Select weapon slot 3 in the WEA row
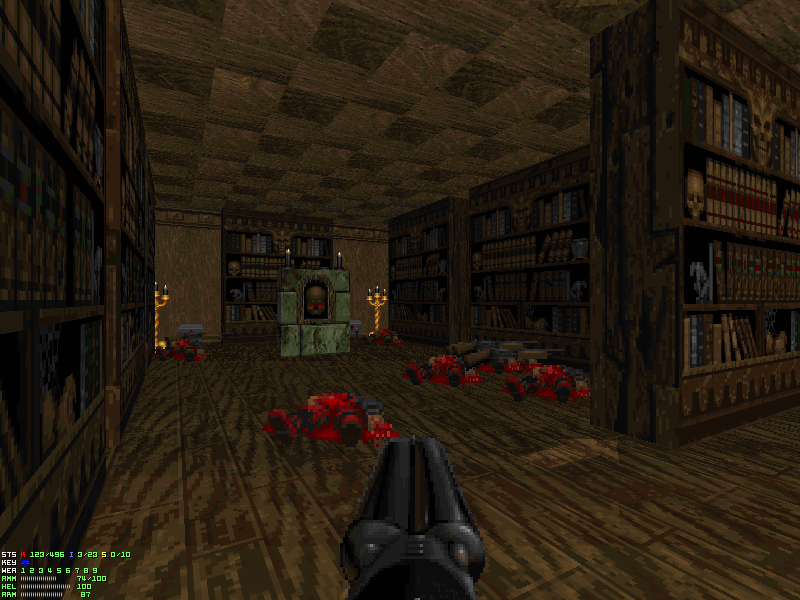Screen dimensions: 800x600 pos(41,570)
